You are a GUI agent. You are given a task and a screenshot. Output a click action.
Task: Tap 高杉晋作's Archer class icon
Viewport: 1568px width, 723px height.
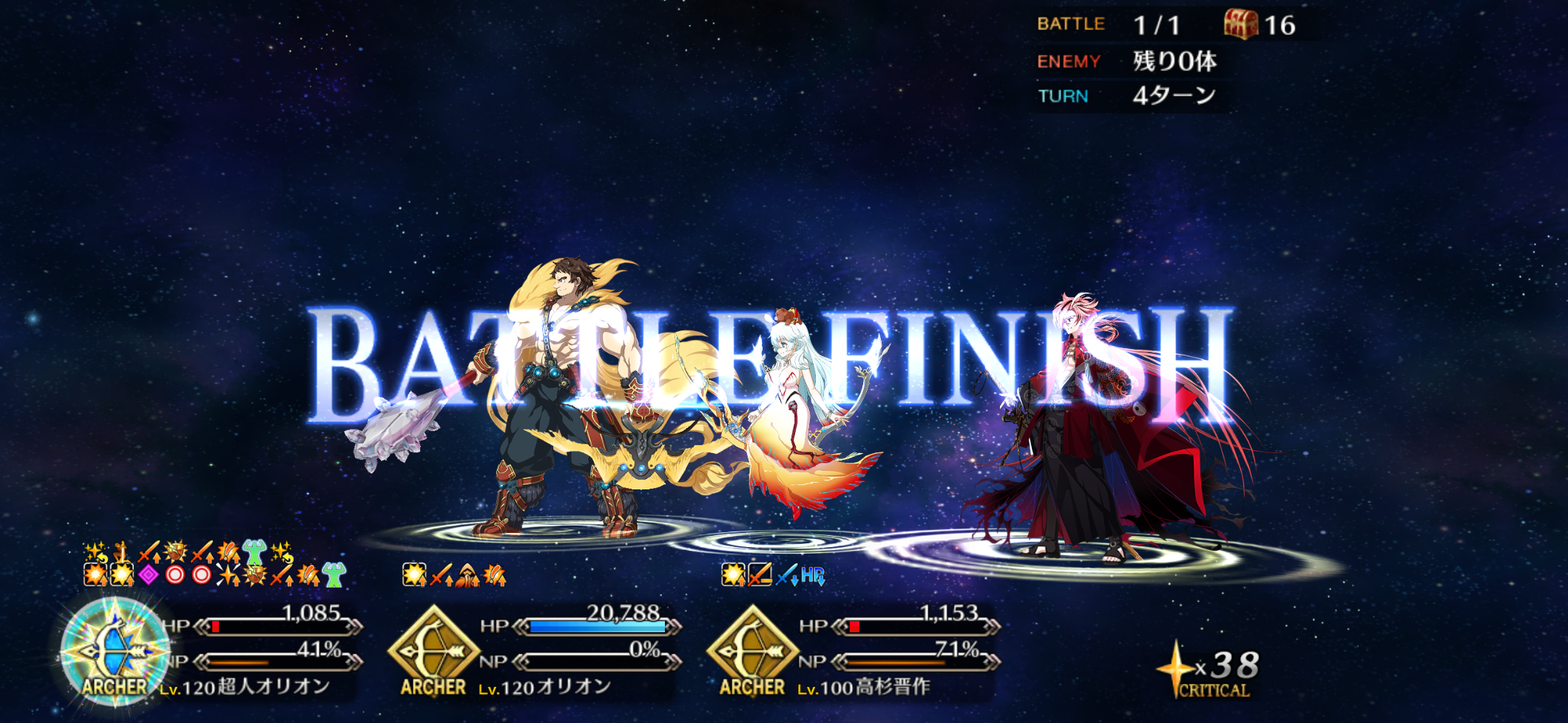tap(752, 649)
